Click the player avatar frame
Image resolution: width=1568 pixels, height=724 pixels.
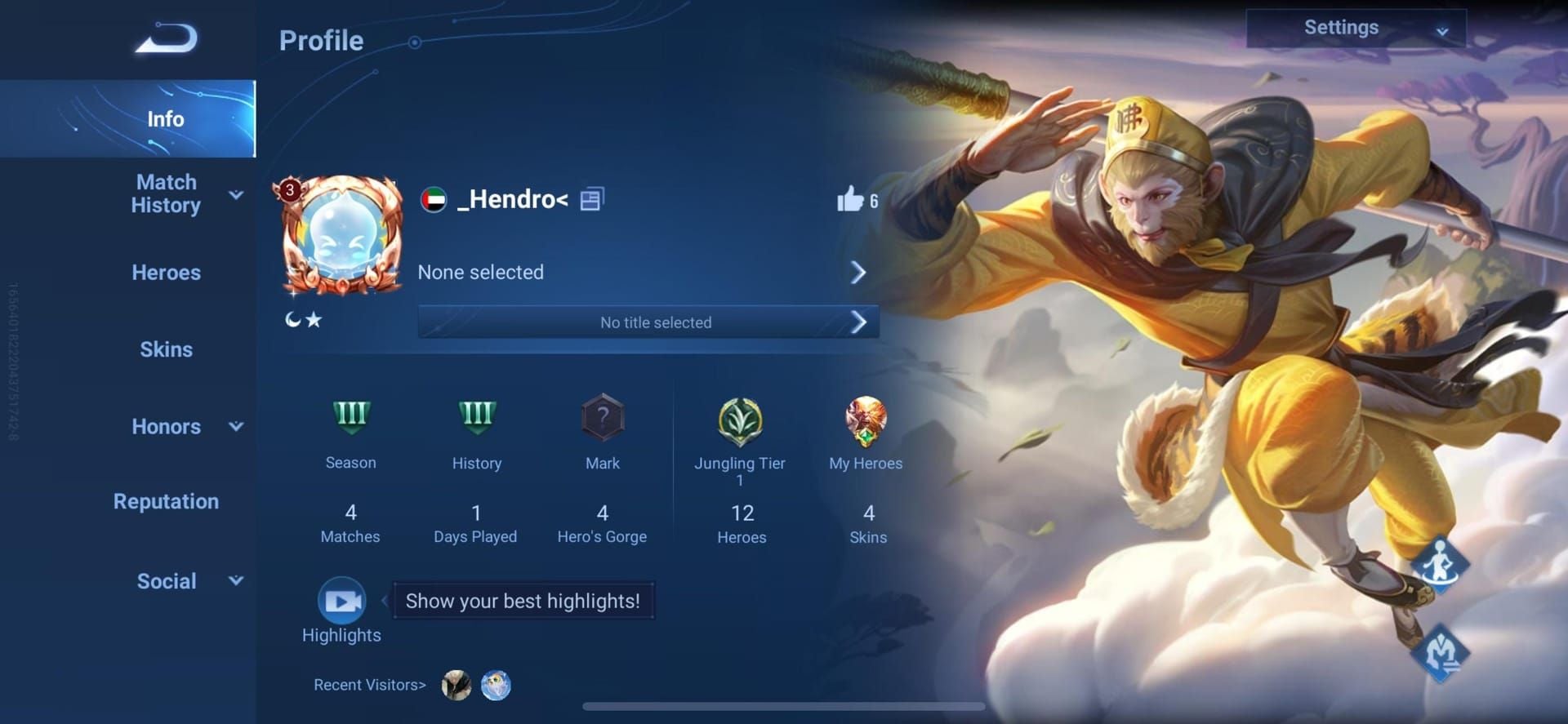pyautogui.click(x=340, y=235)
